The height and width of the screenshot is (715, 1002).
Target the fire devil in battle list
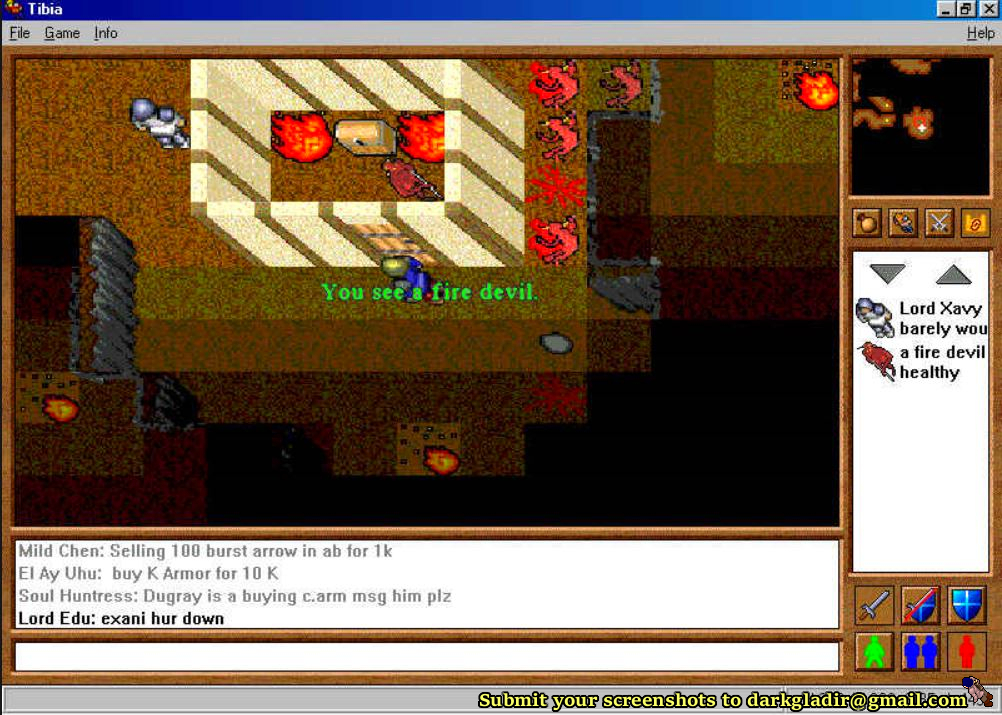point(920,362)
